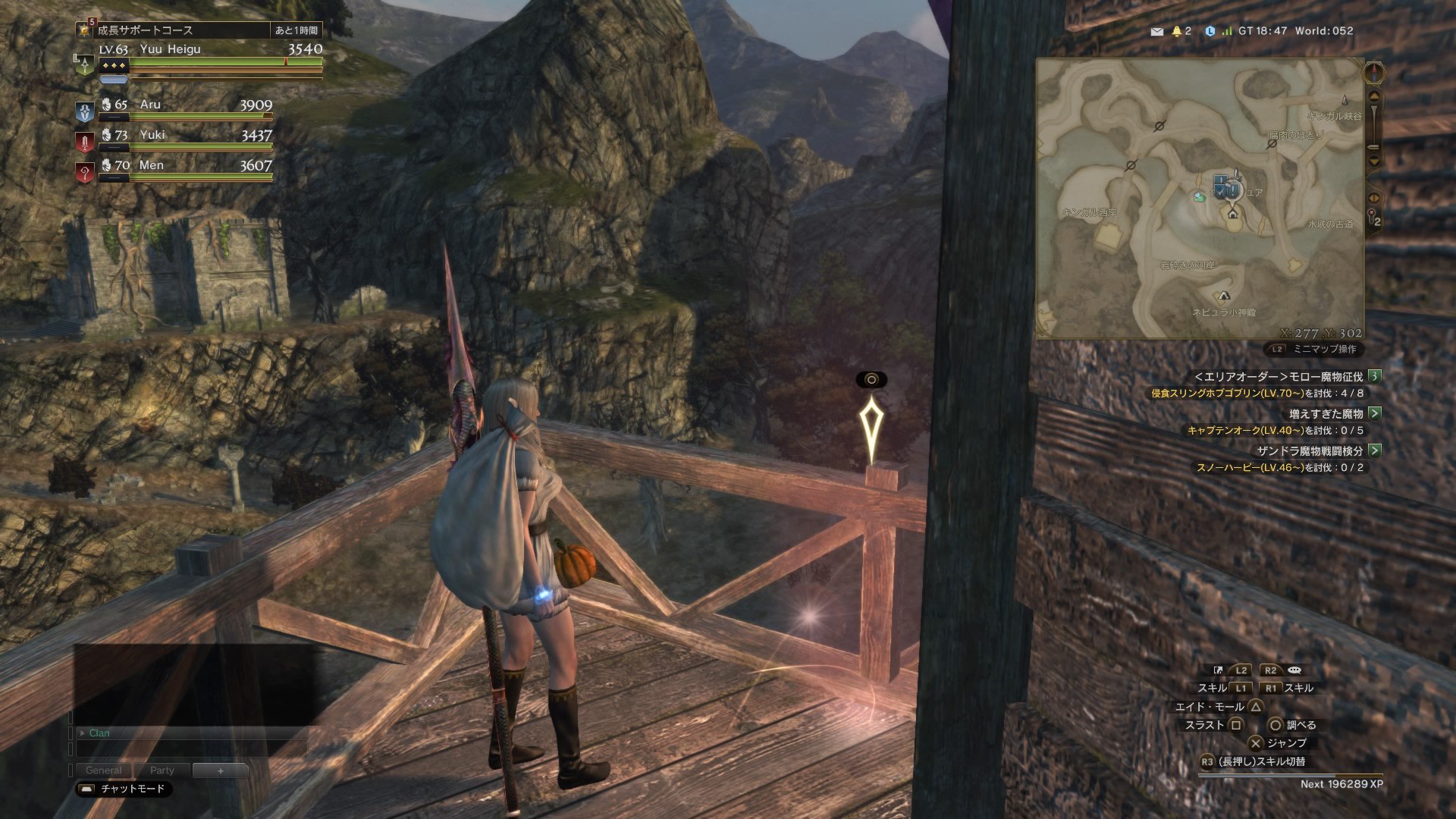
Task: Switch to the Party chat tab
Action: (162, 770)
